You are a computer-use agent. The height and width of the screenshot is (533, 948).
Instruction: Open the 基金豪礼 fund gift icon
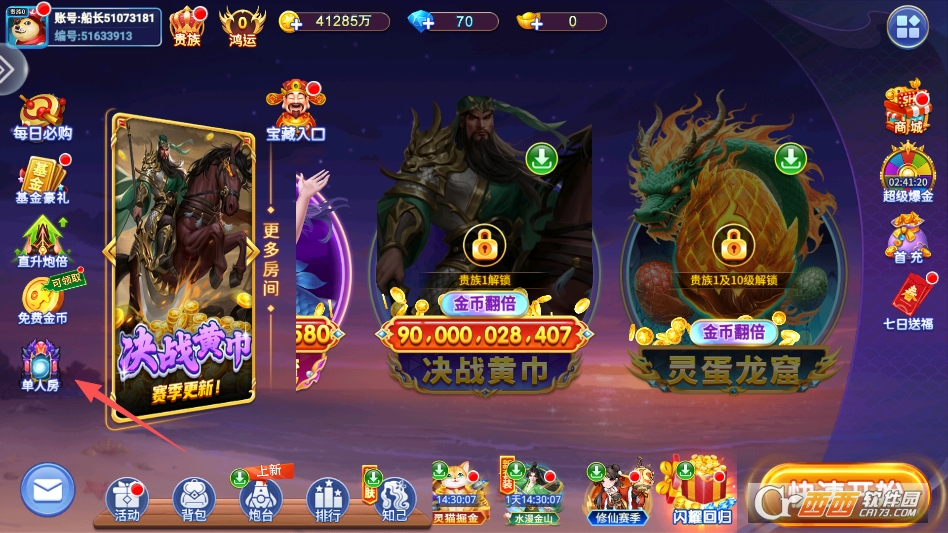42,180
